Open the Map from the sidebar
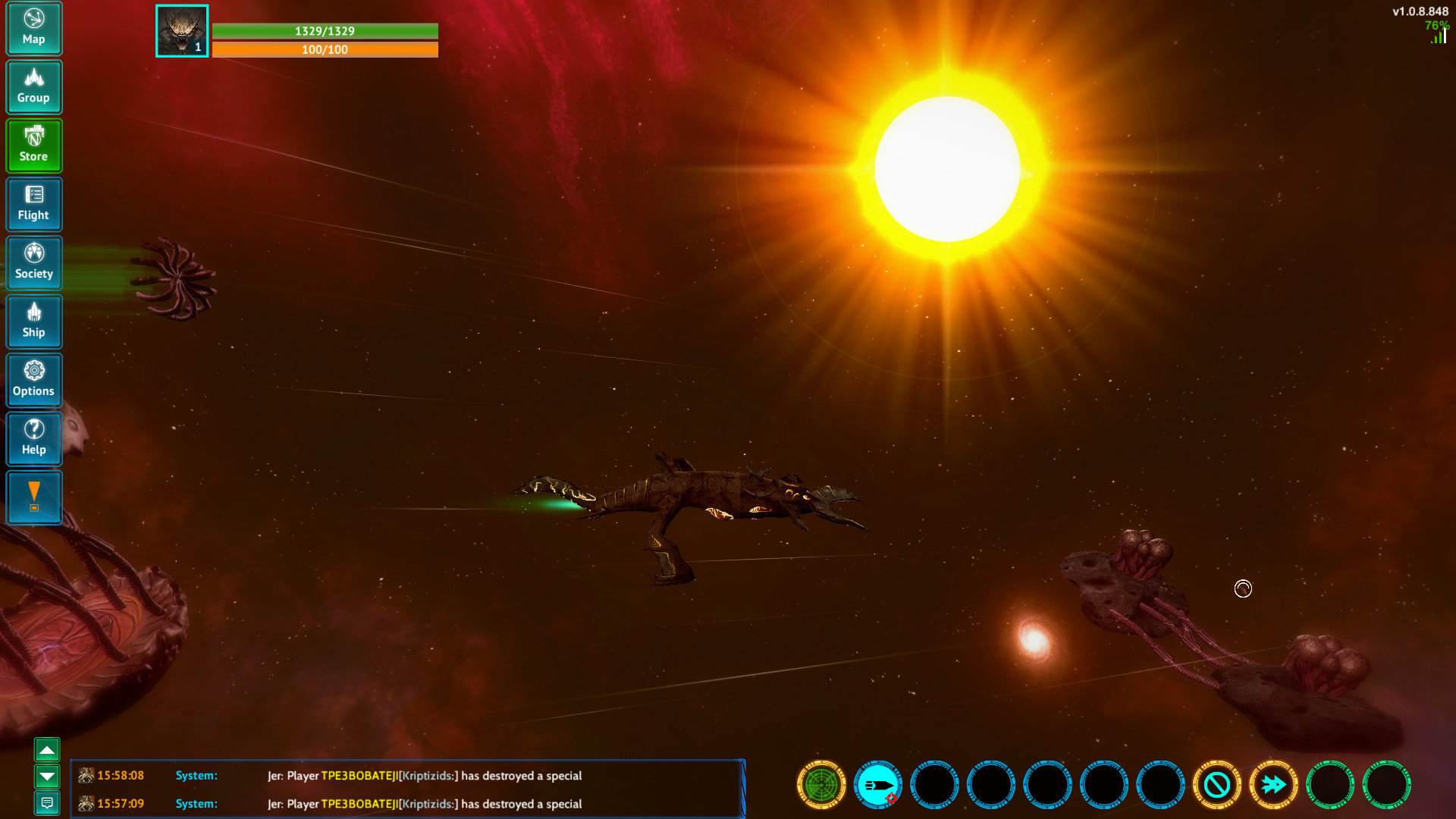1456x819 pixels. pyautogui.click(x=34, y=28)
